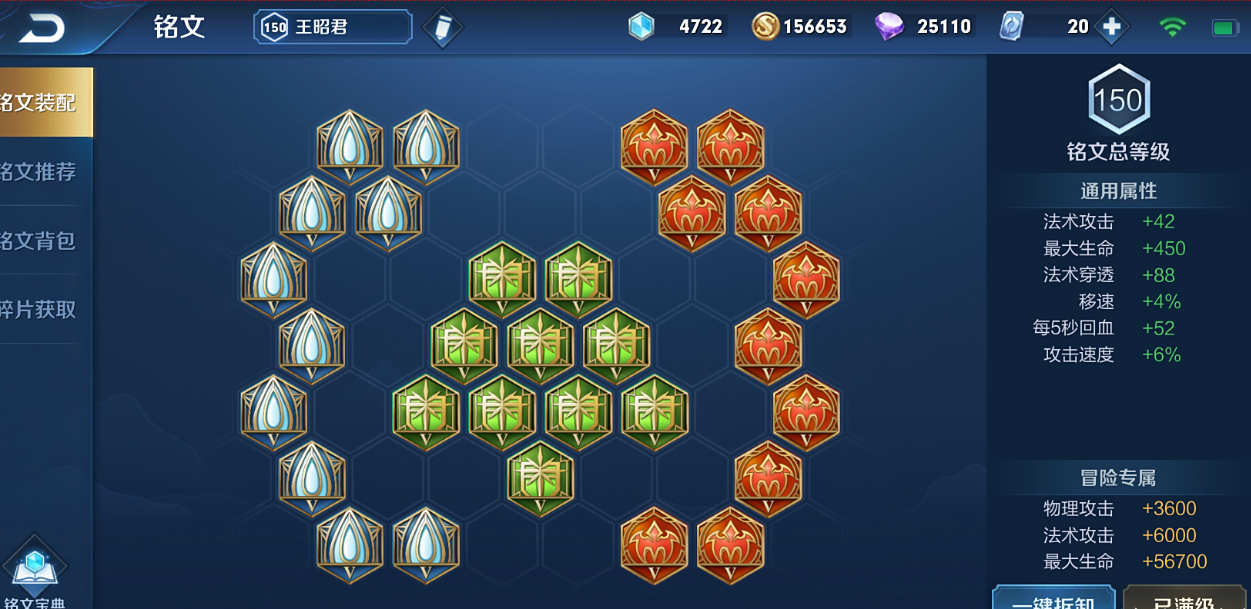Select the 铭文装配 tab
Screen dimensions: 1251x609
pos(45,102)
